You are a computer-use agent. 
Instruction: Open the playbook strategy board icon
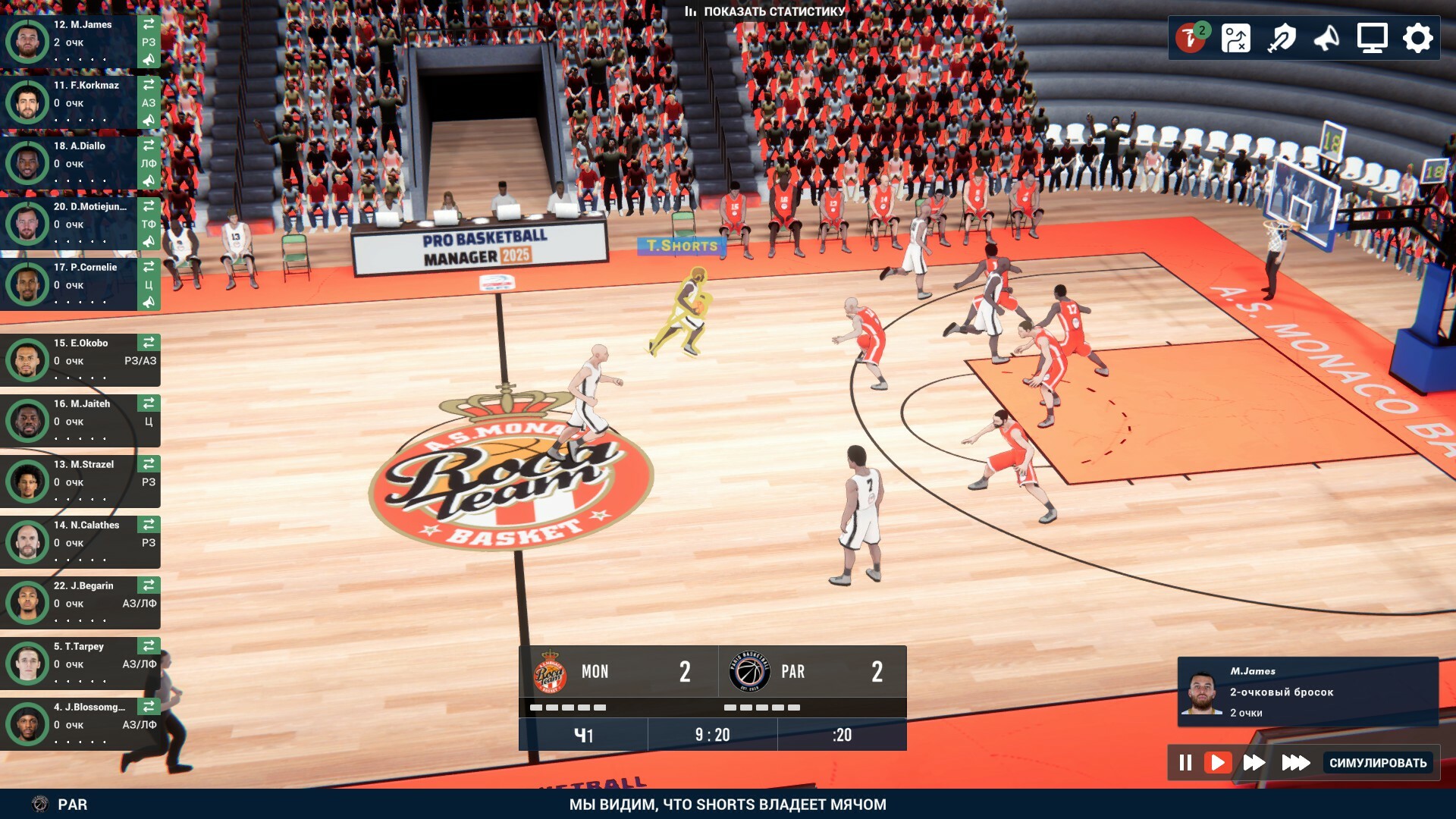[x=1235, y=38]
